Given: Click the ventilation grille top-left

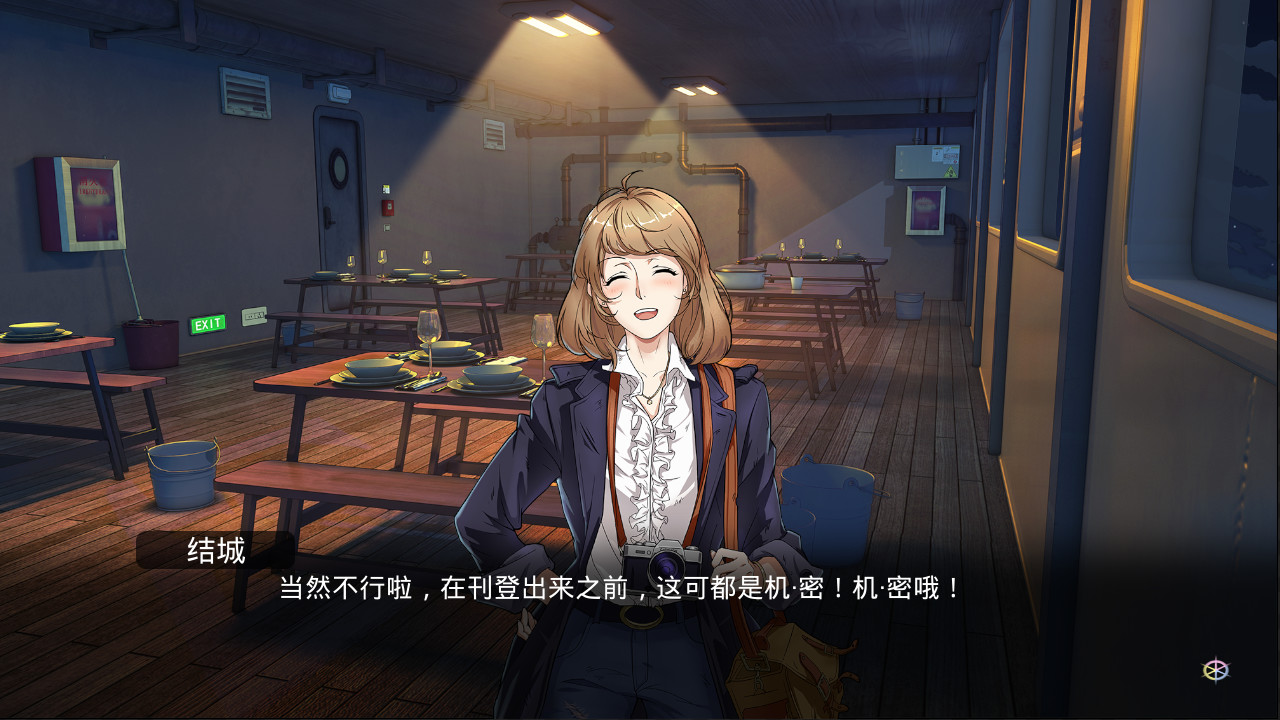Looking at the screenshot, I should pyautogui.click(x=243, y=92).
